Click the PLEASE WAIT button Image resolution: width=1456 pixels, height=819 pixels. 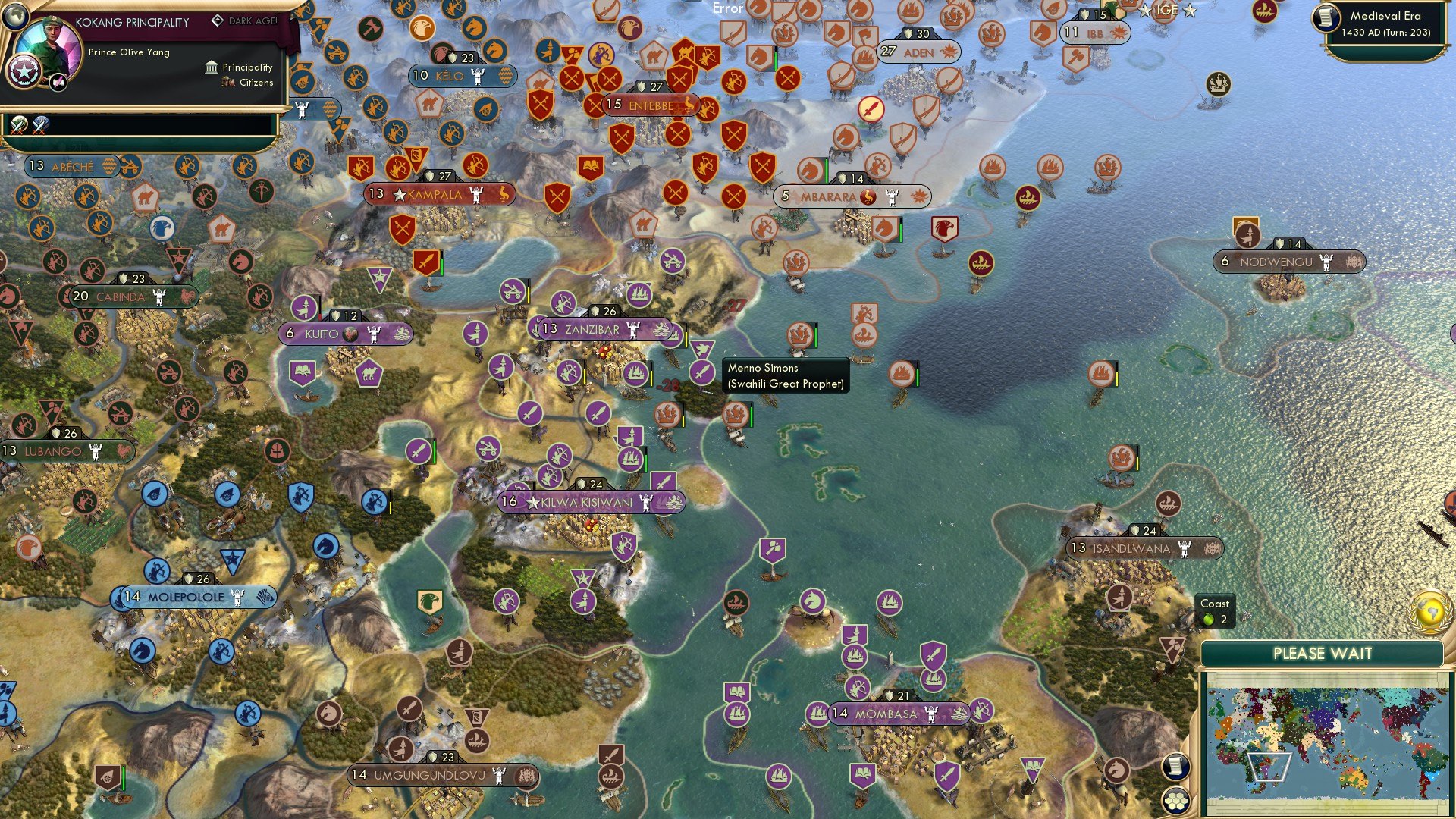[1324, 653]
